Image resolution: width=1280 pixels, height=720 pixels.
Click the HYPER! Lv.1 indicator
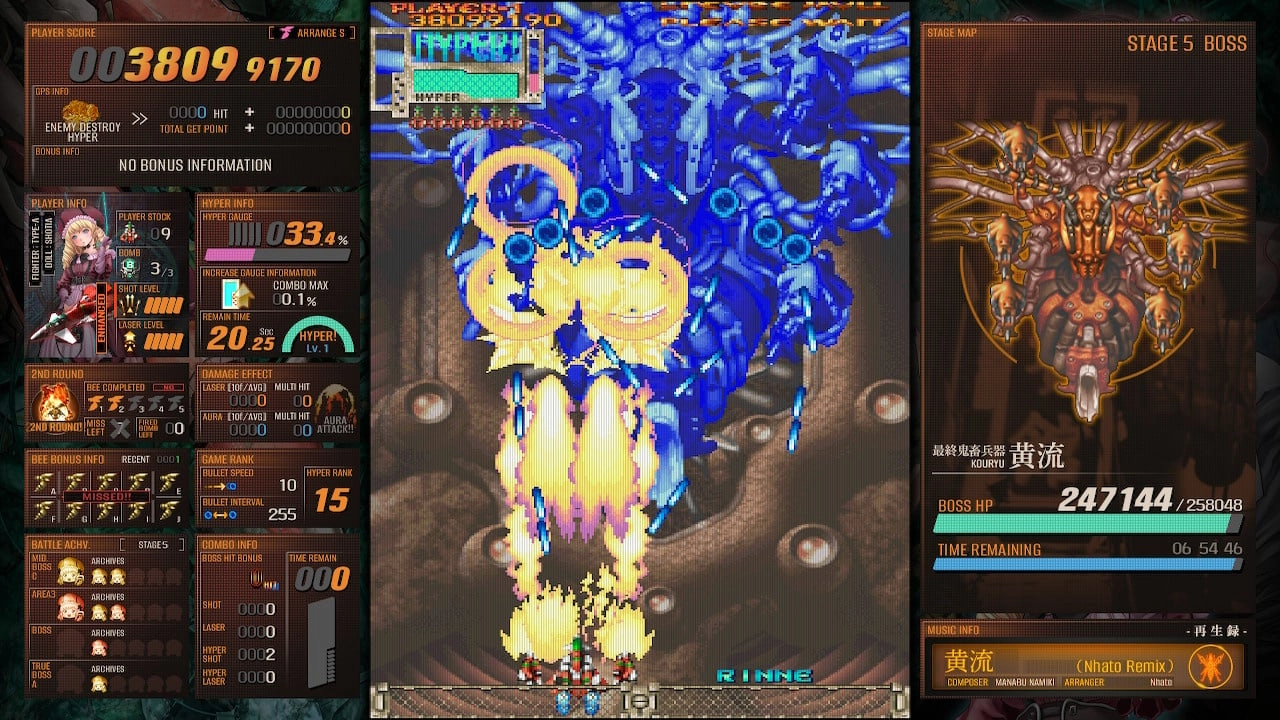point(320,336)
